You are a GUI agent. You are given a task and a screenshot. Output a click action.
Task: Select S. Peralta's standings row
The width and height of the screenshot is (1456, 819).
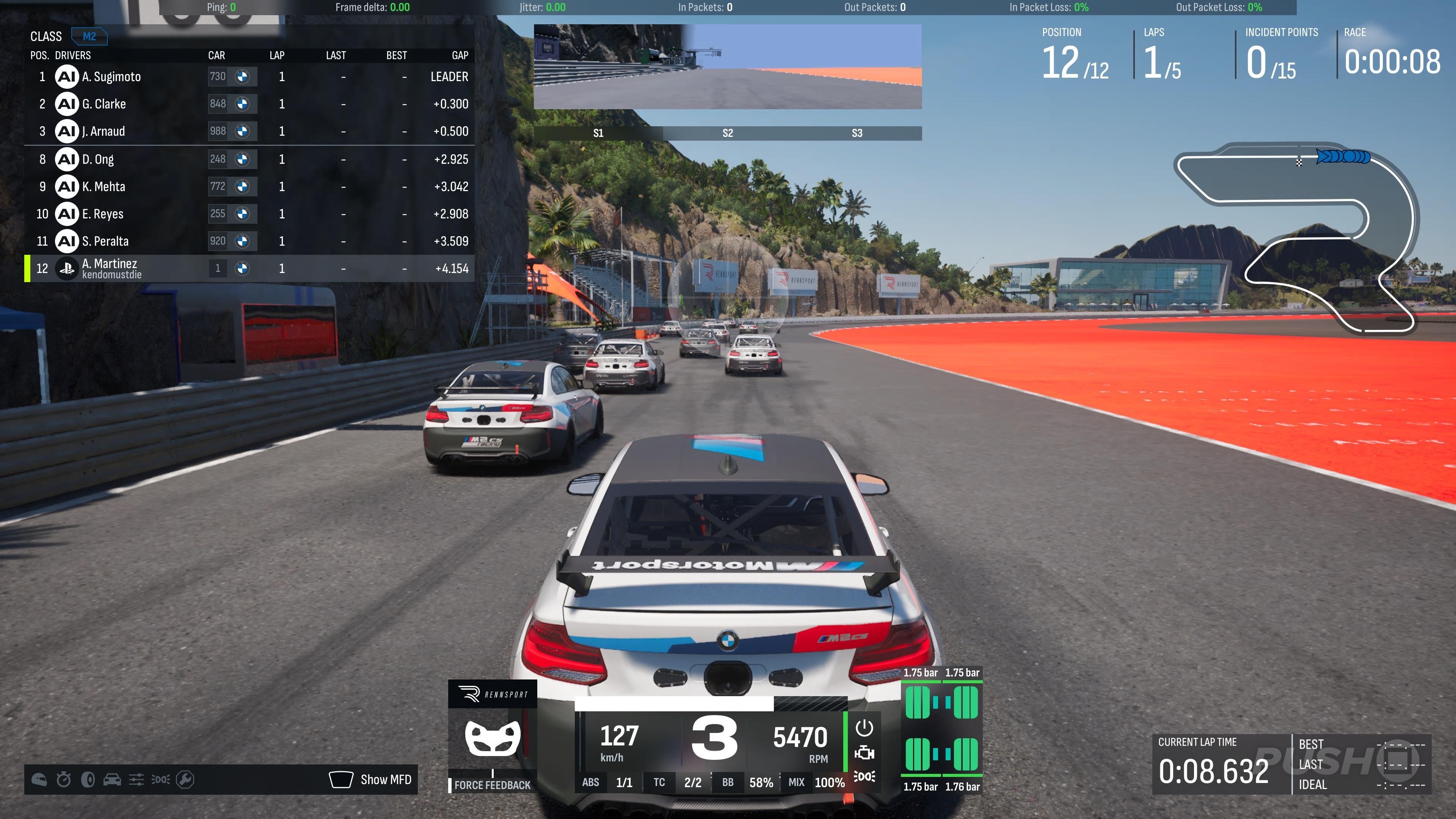[249, 242]
